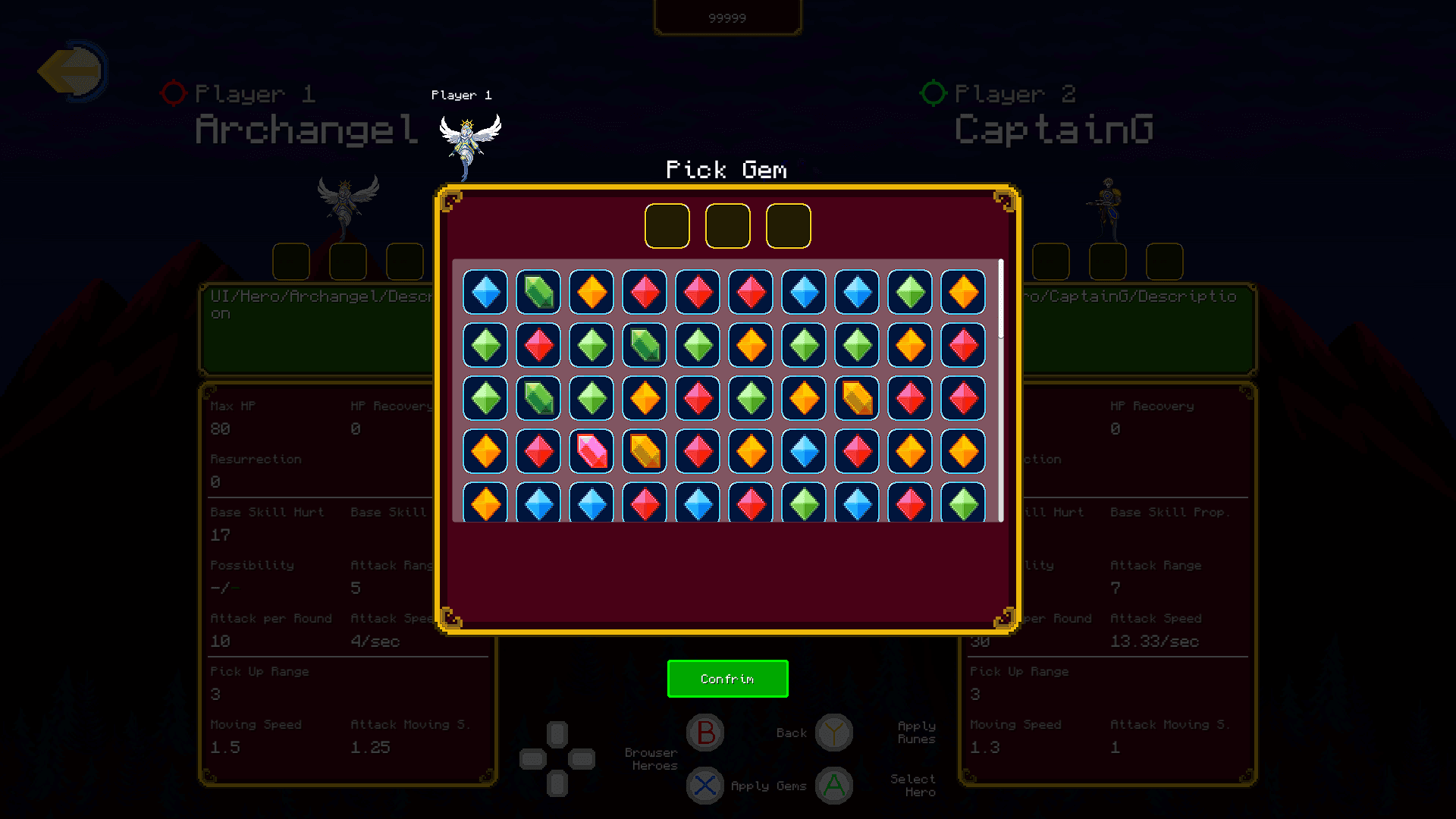This screenshot has width=1456, height=819.
Task: Open the Archangel description box
Action: (x=318, y=330)
